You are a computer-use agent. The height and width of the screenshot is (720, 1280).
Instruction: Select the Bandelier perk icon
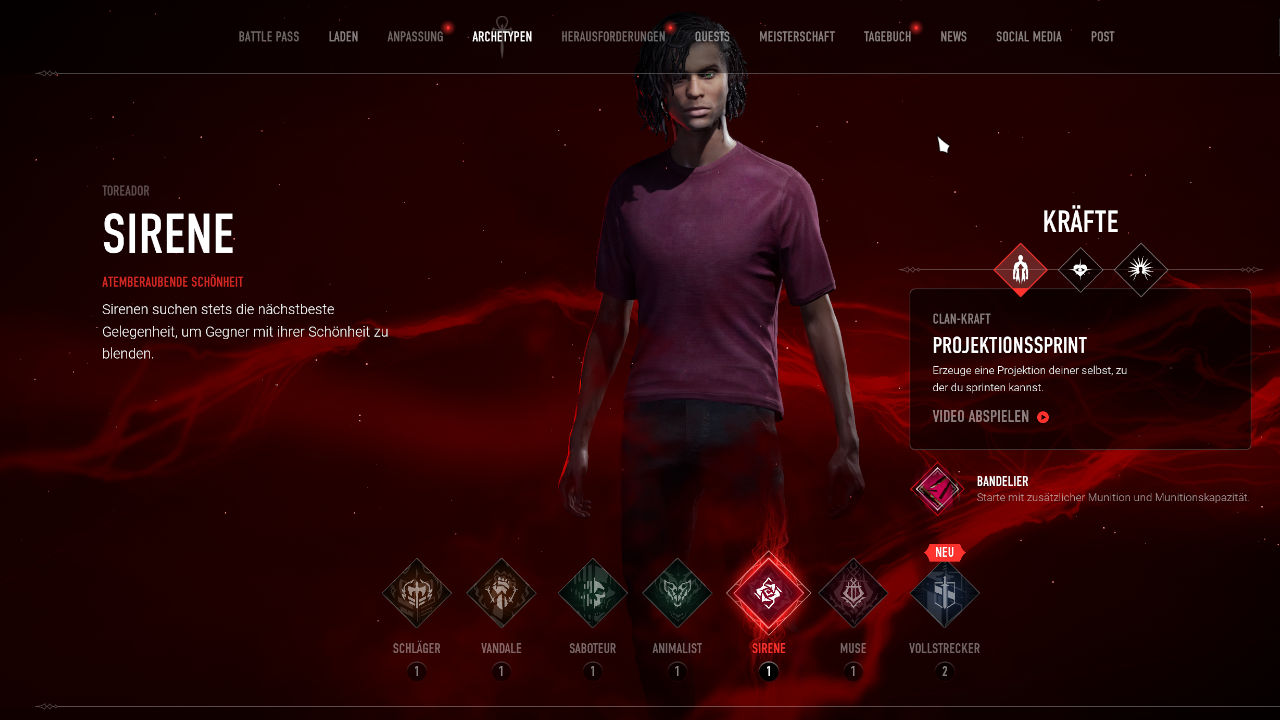[x=936, y=489]
